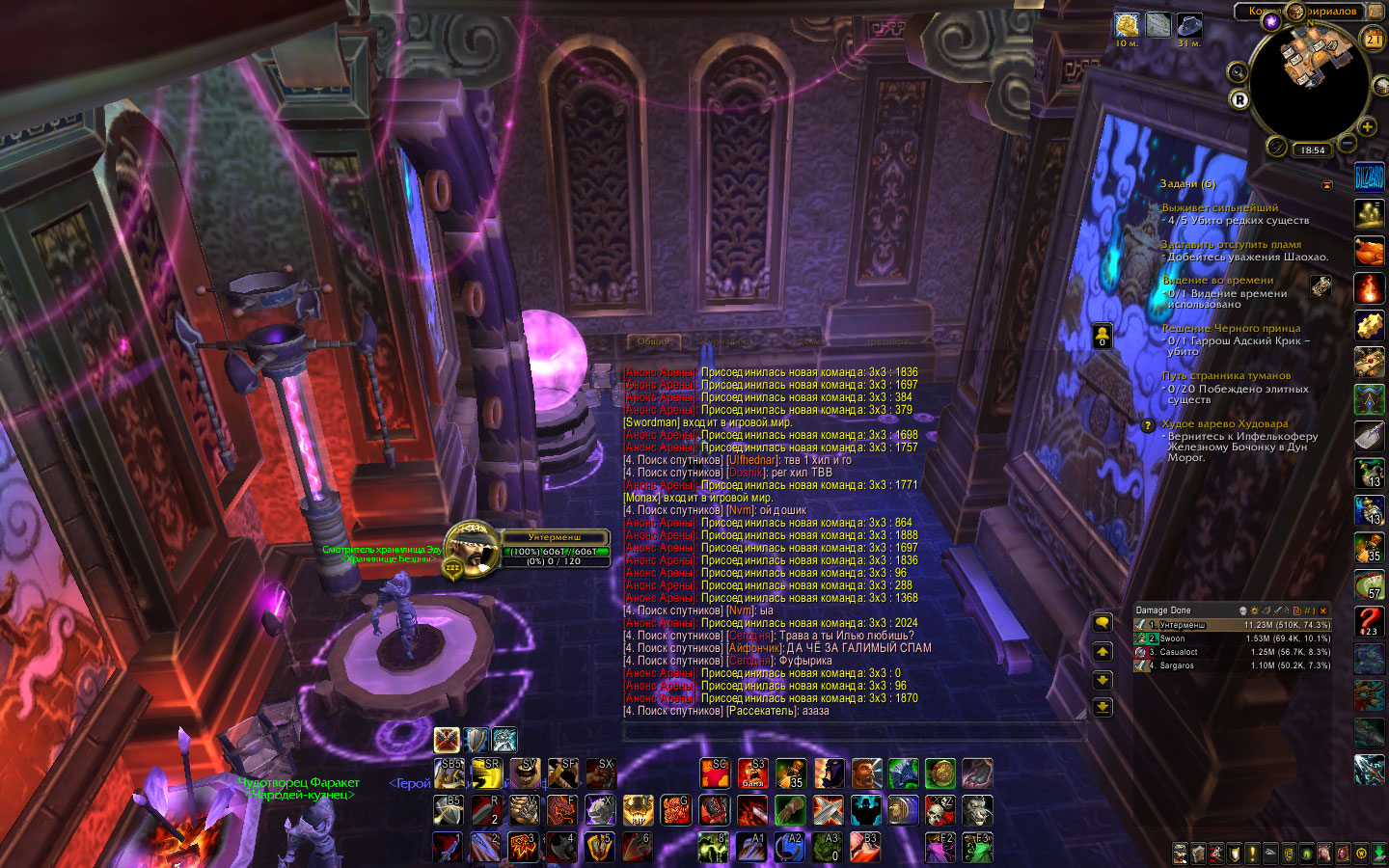Activate the Defensive Stance shield icon
This screenshot has height=868, width=1389.
(476, 740)
